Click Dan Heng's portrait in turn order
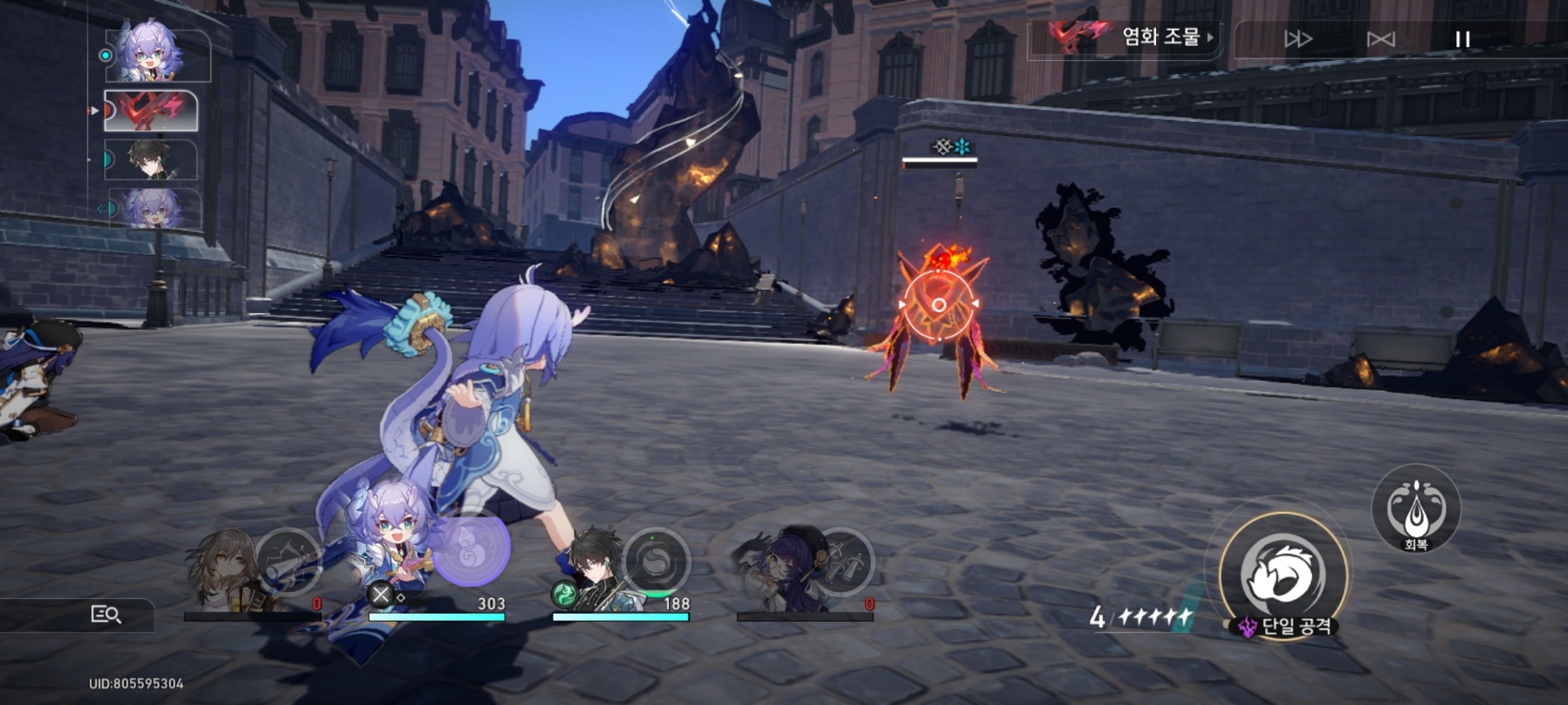 pyautogui.click(x=151, y=160)
